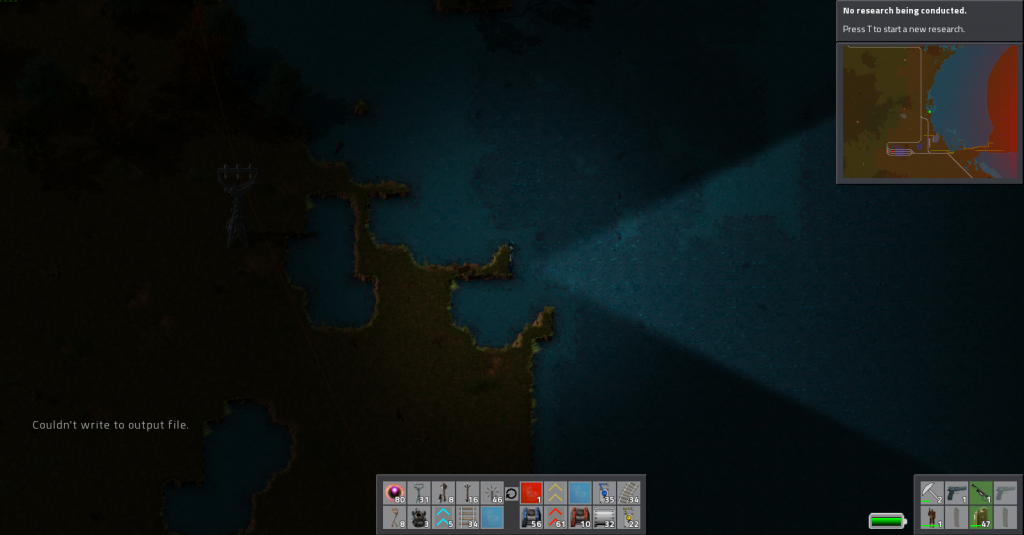This screenshot has width=1024, height=535.
Task: Select the hotbar slot holding 31 items
Action: click(x=419, y=493)
